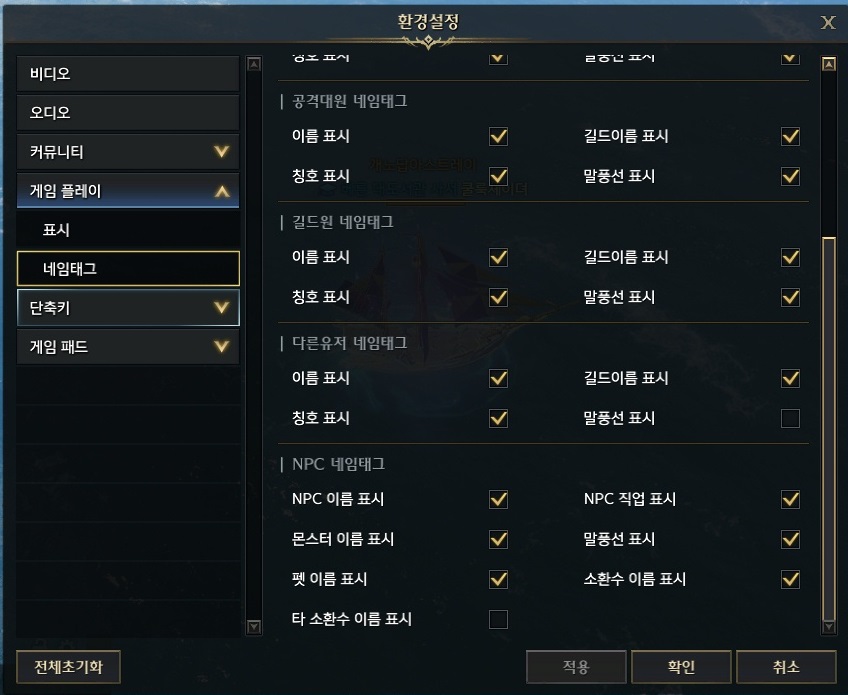This screenshot has height=695, width=848.
Task: Open the 오디오 settings section
Action: (128, 113)
